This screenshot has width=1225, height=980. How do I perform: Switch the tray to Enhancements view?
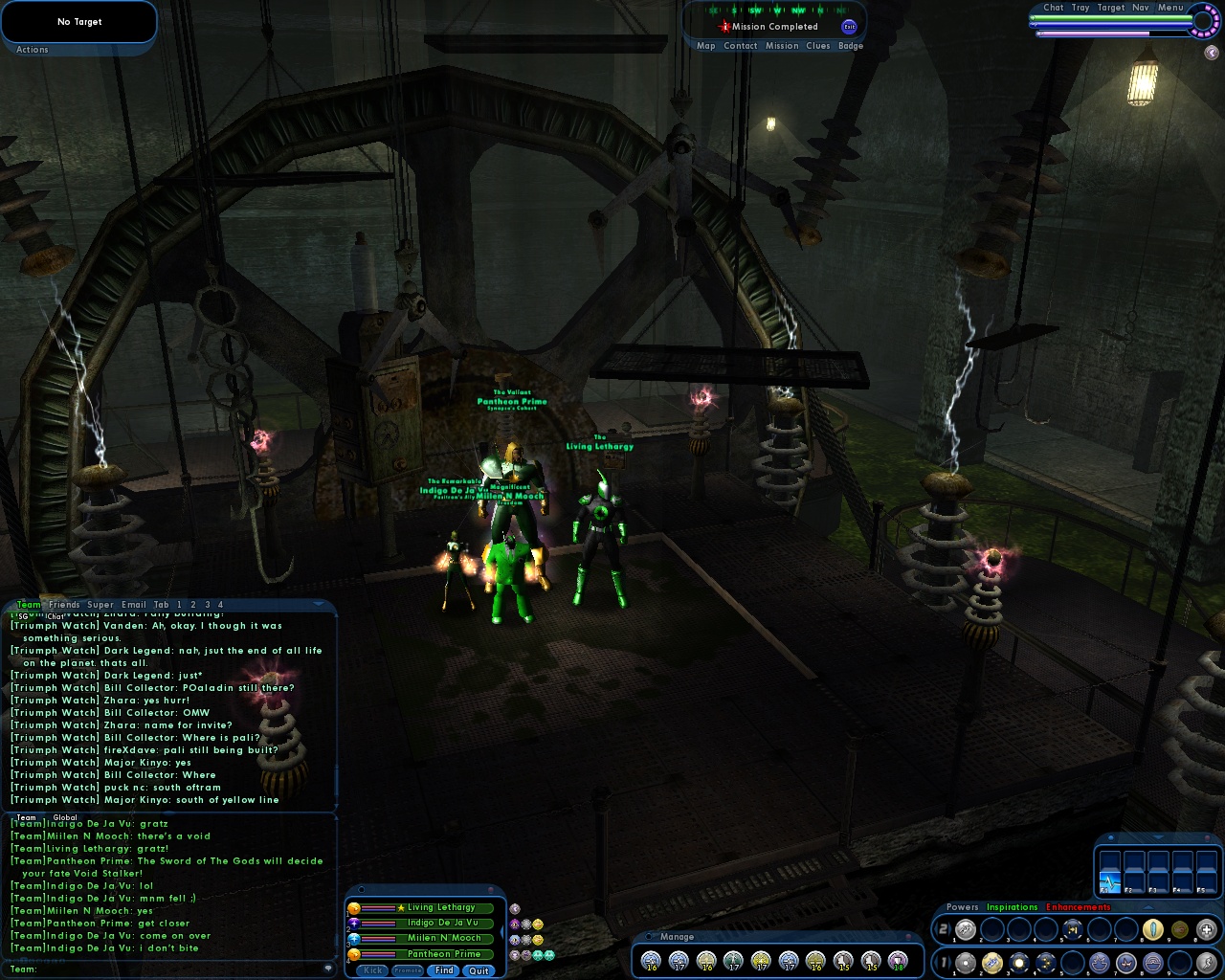coord(1079,907)
